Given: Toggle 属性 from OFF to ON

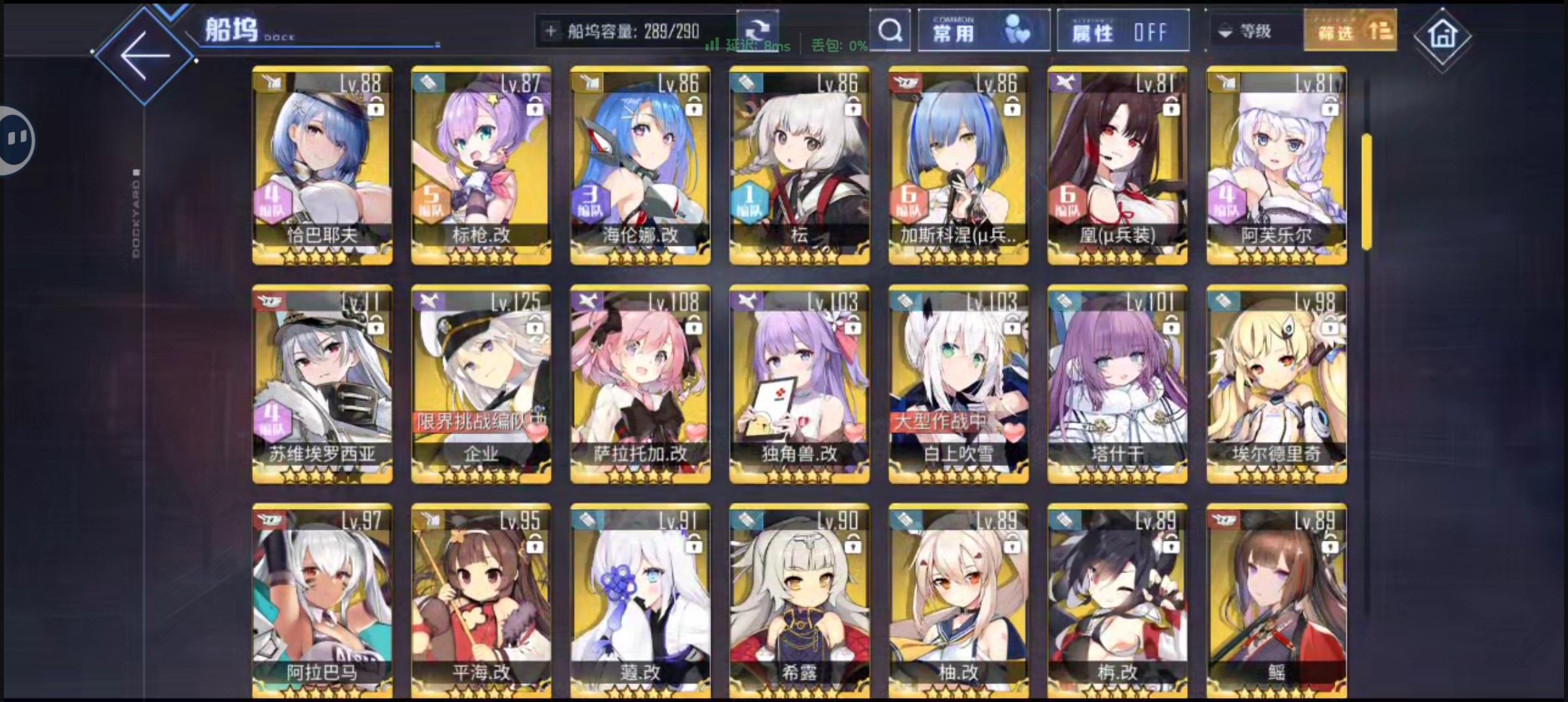Looking at the screenshot, I should point(1122,30).
